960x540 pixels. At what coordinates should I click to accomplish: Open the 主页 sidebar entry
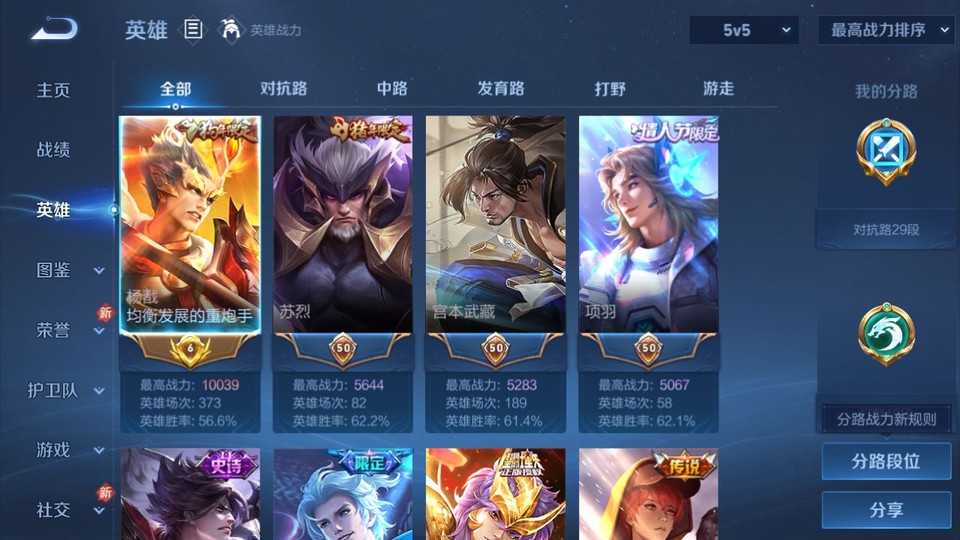point(54,90)
